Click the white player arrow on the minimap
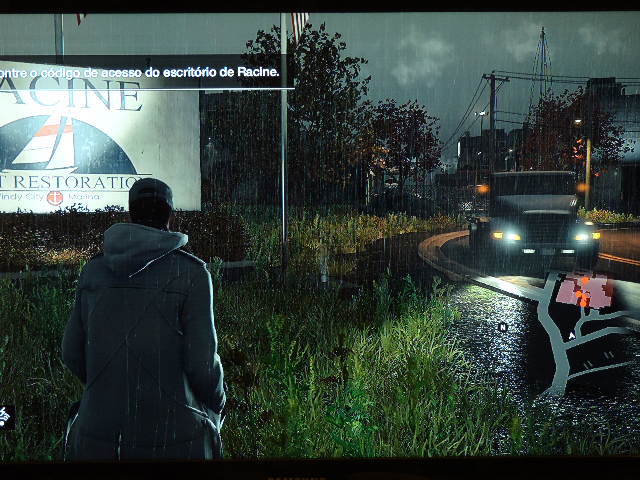Viewport: 640px width, 480px height. [571, 337]
